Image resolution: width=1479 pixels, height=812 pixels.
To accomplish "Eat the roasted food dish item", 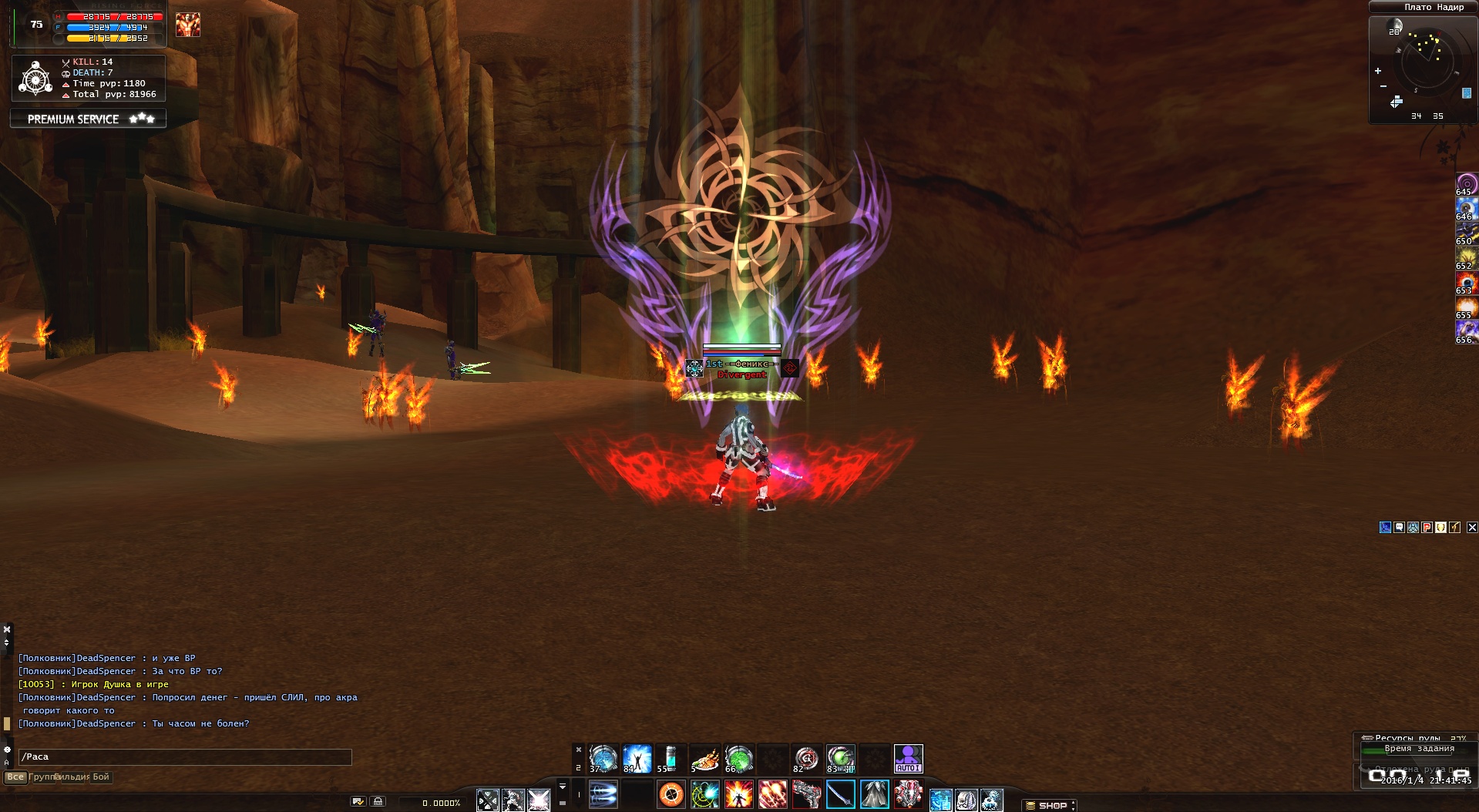I will click(704, 758).
